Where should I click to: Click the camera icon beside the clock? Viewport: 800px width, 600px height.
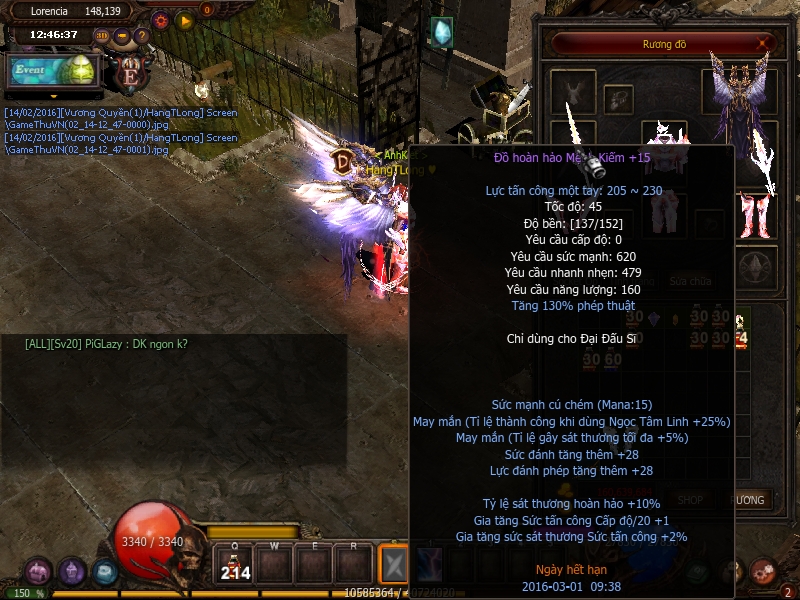pos(122,35)
